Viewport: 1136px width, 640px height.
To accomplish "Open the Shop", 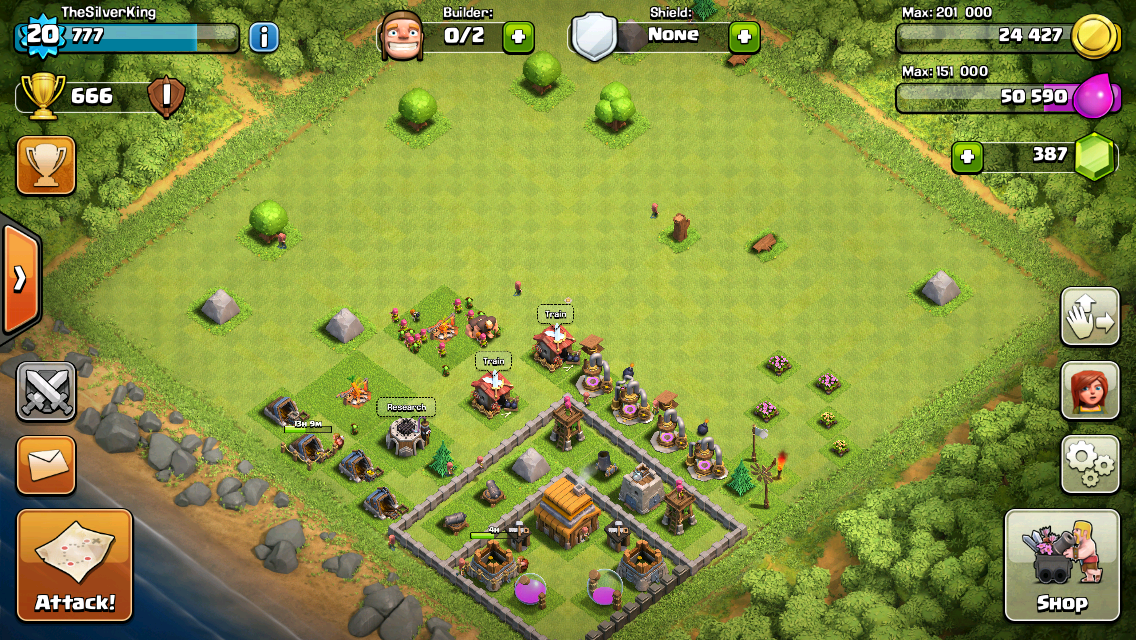I will click(x=1062, y=565).
